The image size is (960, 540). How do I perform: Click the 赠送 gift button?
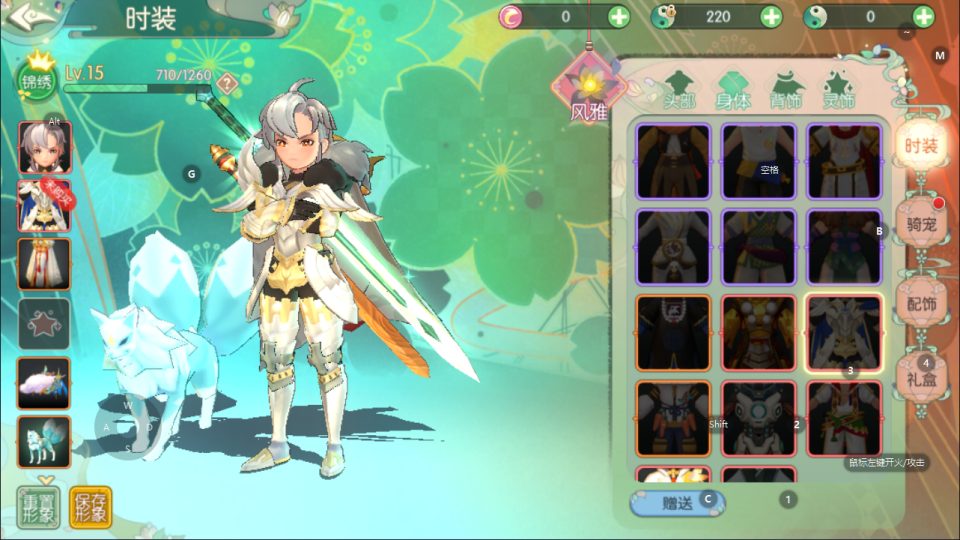coord(677,503)
